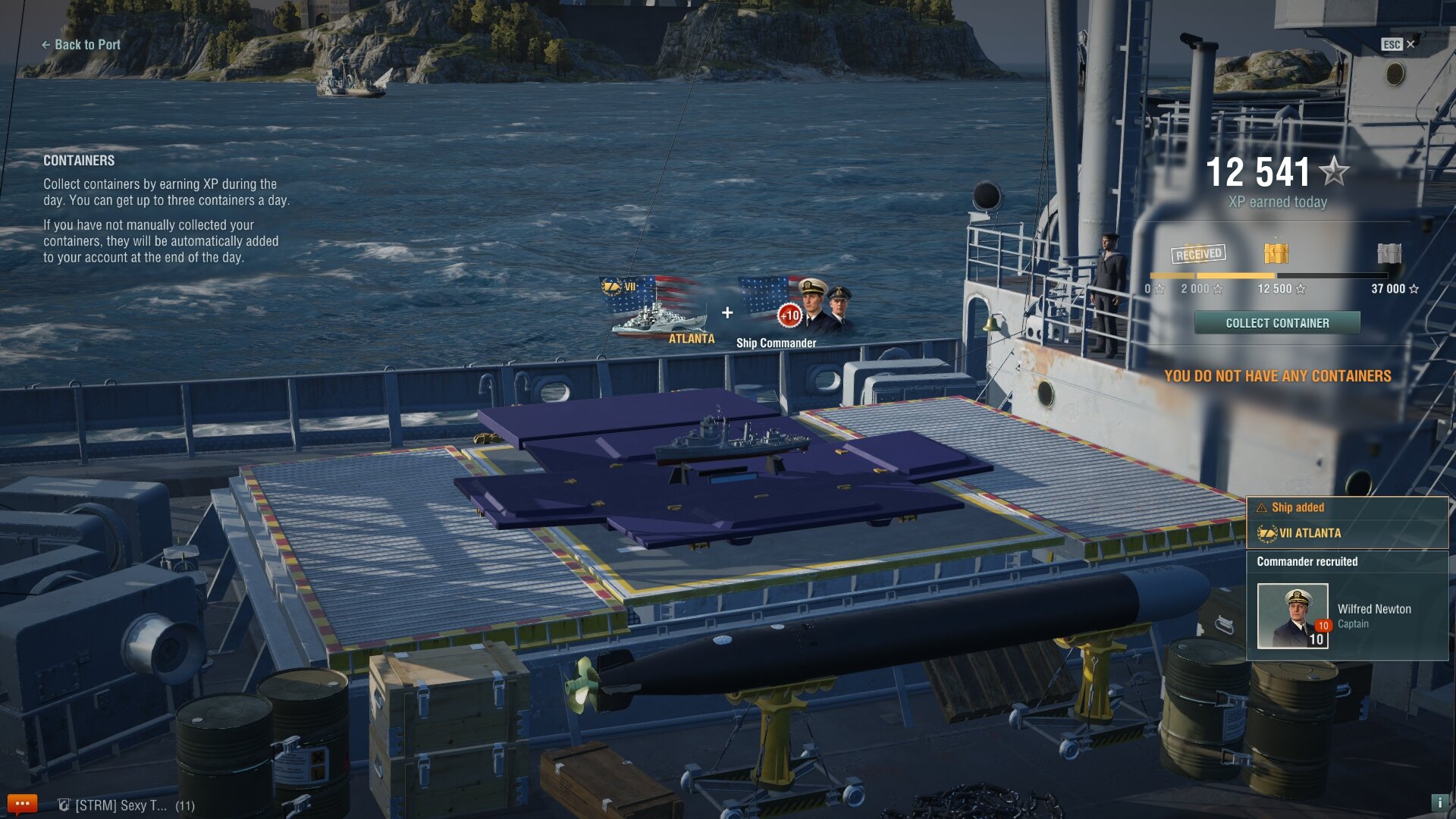Image resolution: width=1456 pixels, height=819 pixels.
Task: Collect the container
Action: [x=1277, y=323]
